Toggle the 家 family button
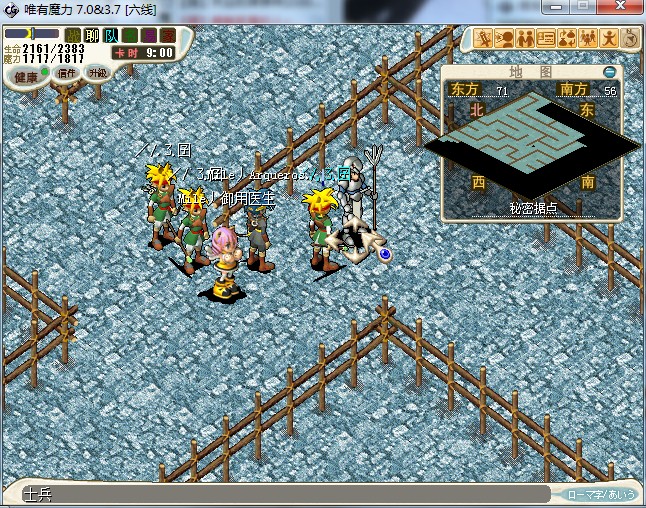 click(x=167, y=36)
